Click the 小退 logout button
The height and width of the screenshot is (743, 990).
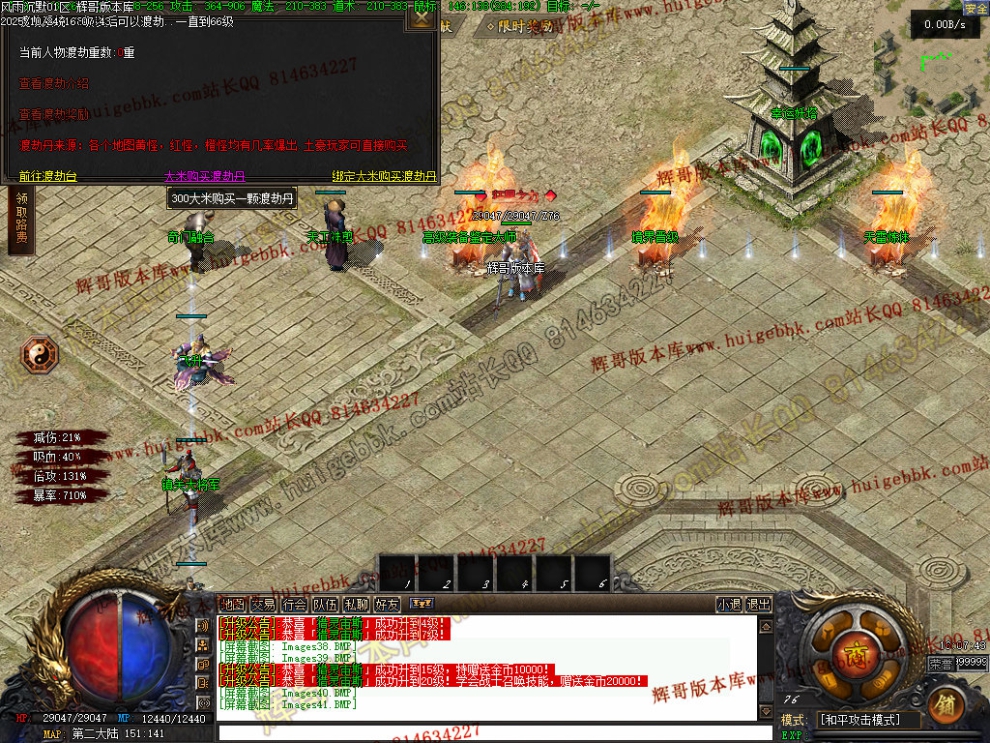[x=729, y=604]
